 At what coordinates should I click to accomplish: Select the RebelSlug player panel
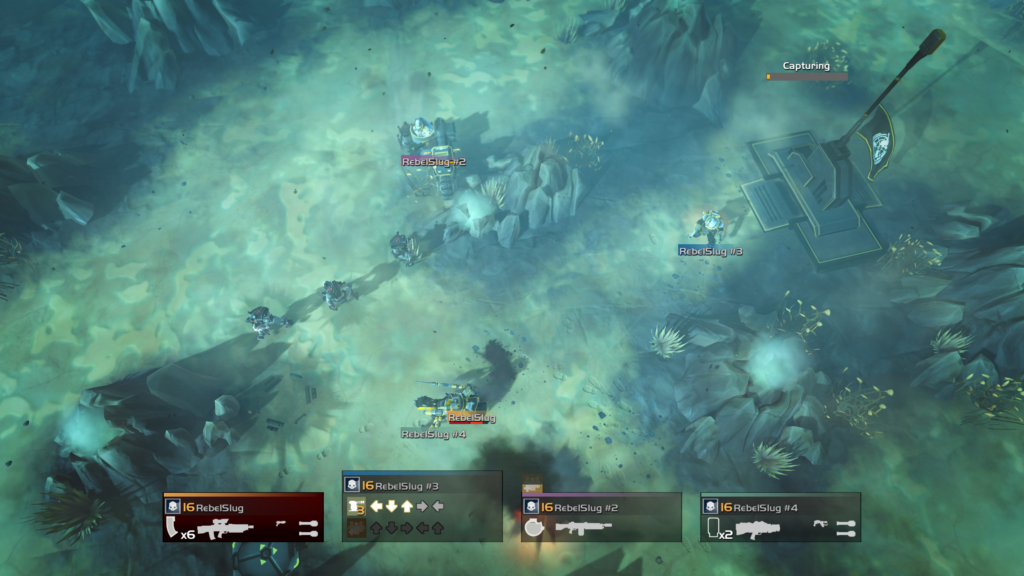coord(243,516)
